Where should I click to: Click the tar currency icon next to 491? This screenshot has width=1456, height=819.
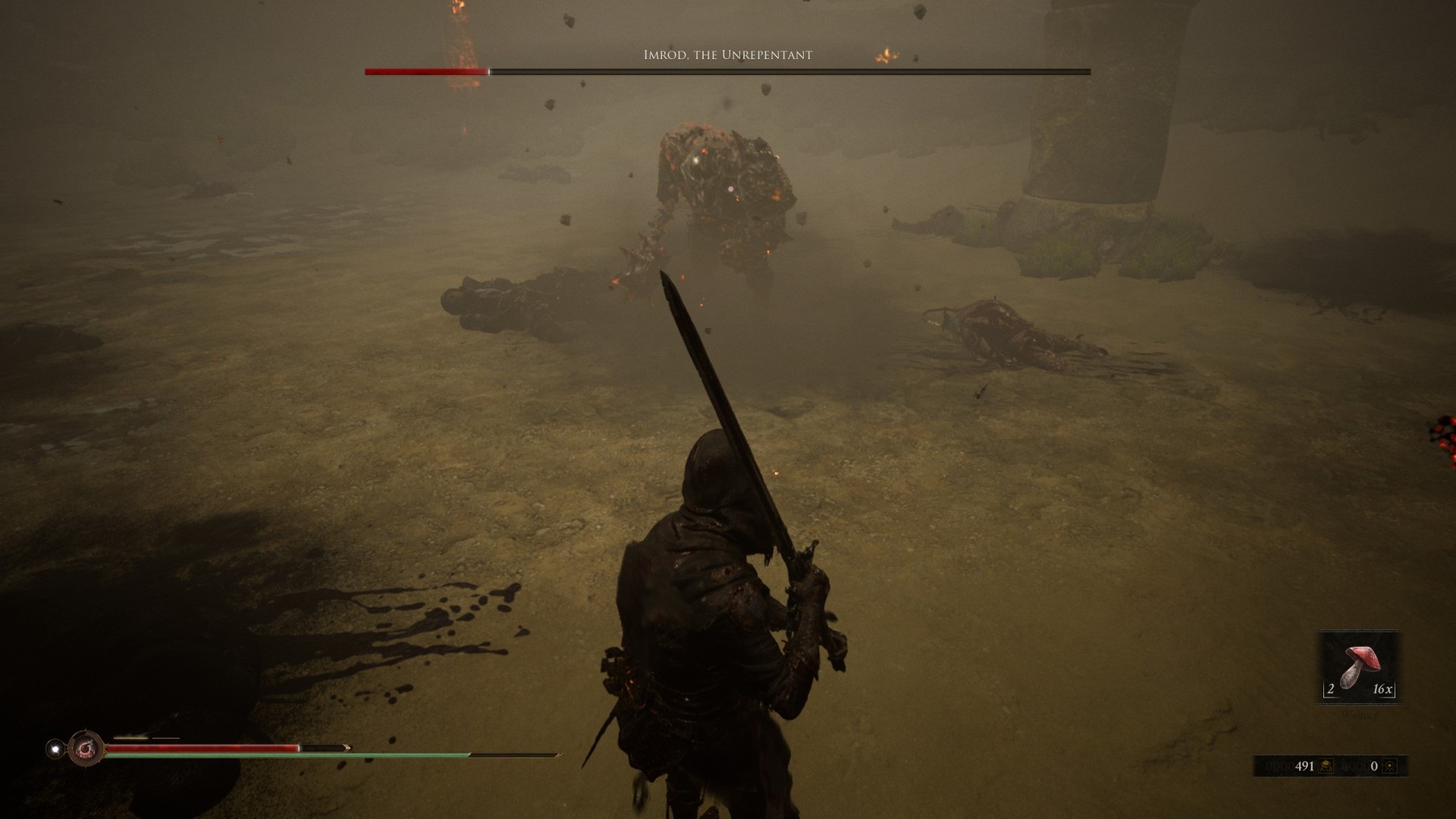click(x=1326, y=766)
